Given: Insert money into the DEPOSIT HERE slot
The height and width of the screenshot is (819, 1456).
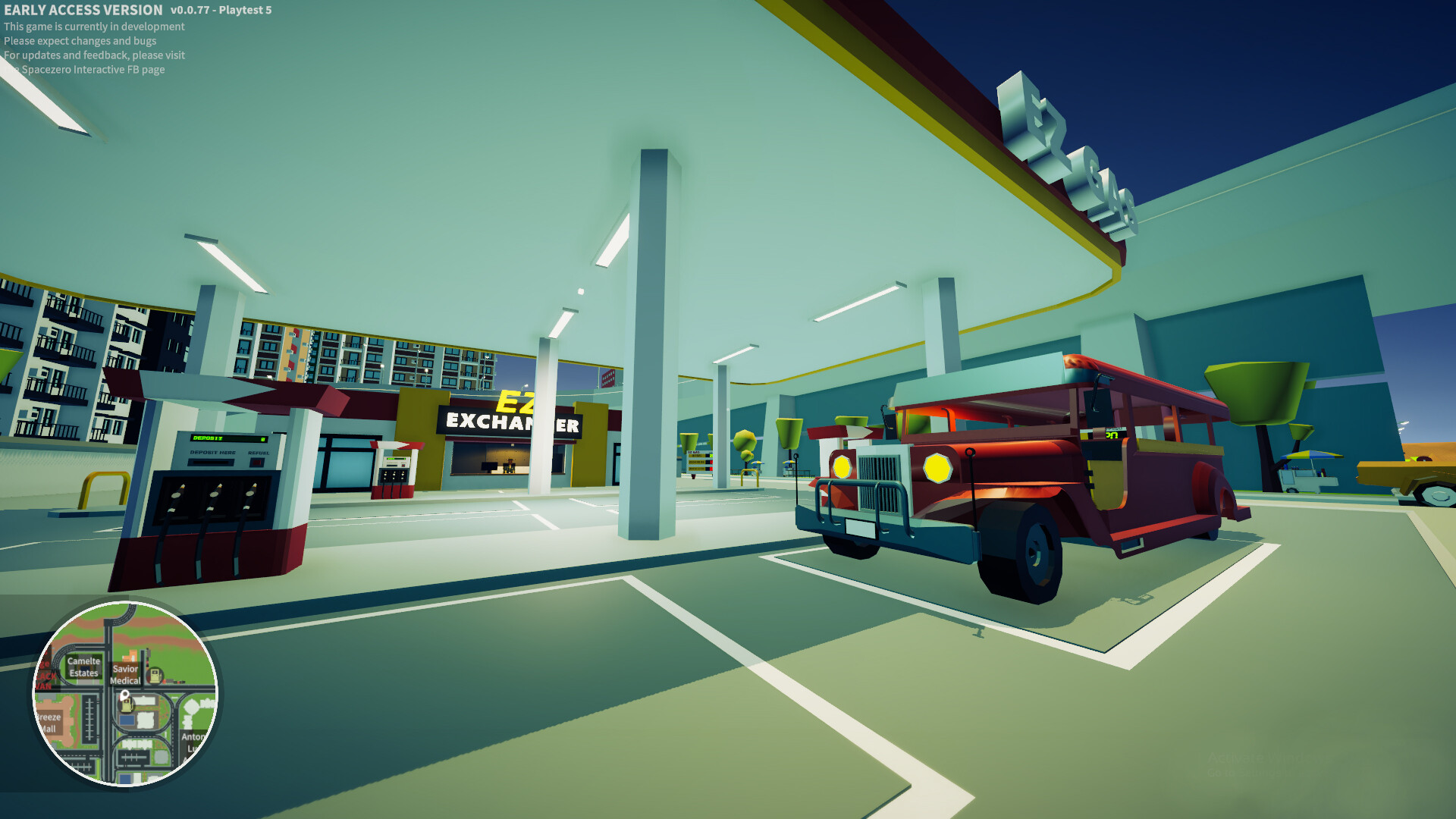Looking at the screenshot, I should pyautogui.click(x=211, y=463).
